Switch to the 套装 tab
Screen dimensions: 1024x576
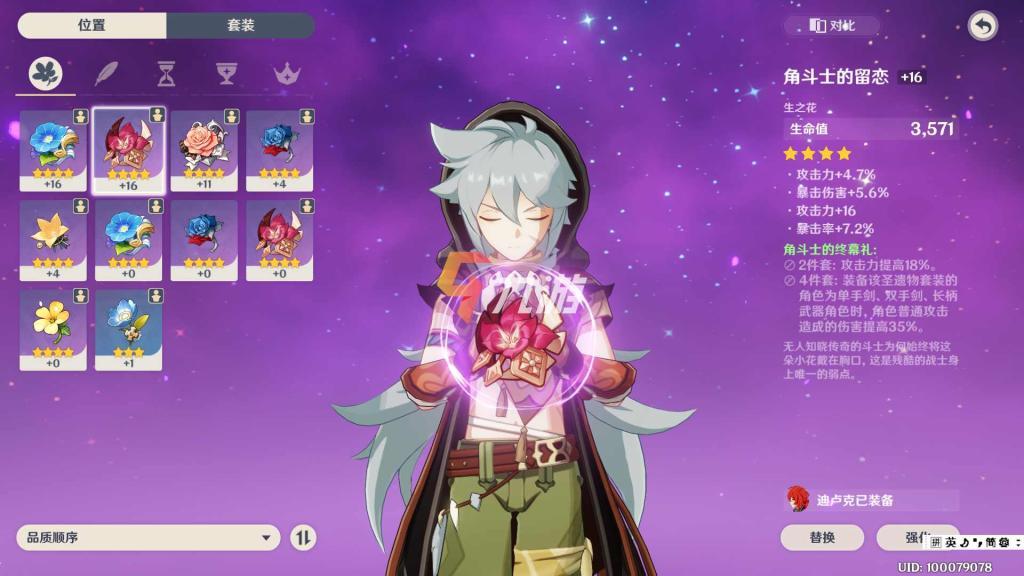[x=240, y=25]
